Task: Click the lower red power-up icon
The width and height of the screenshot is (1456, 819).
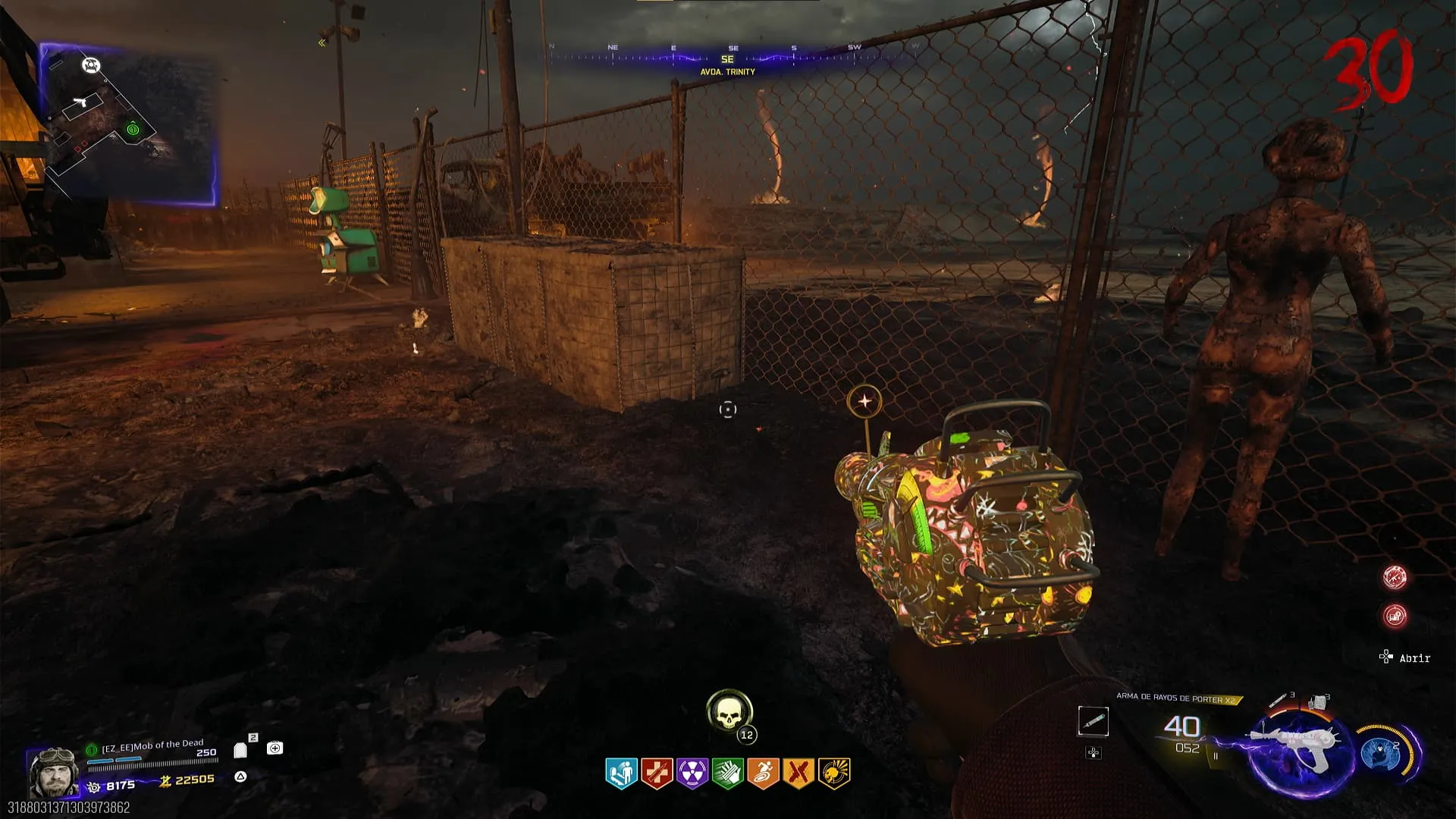Action: (1395, 616)
